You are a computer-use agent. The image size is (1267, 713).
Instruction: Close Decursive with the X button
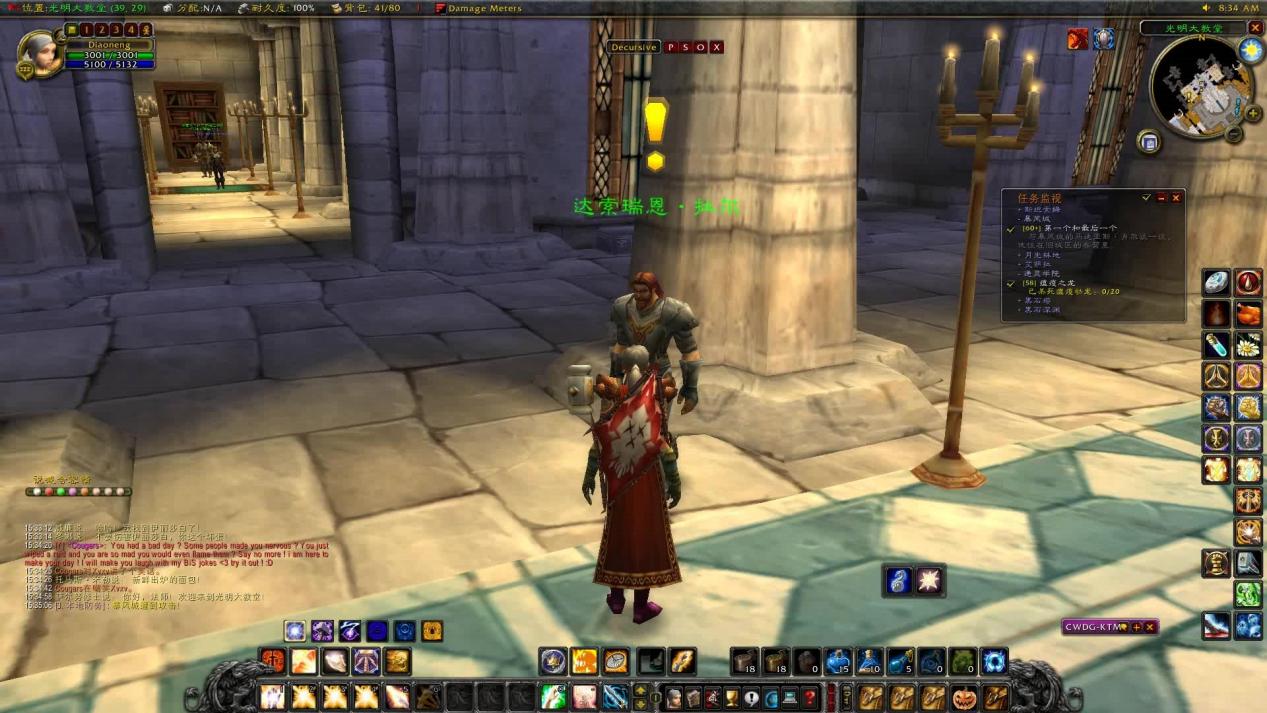[716, 47]
